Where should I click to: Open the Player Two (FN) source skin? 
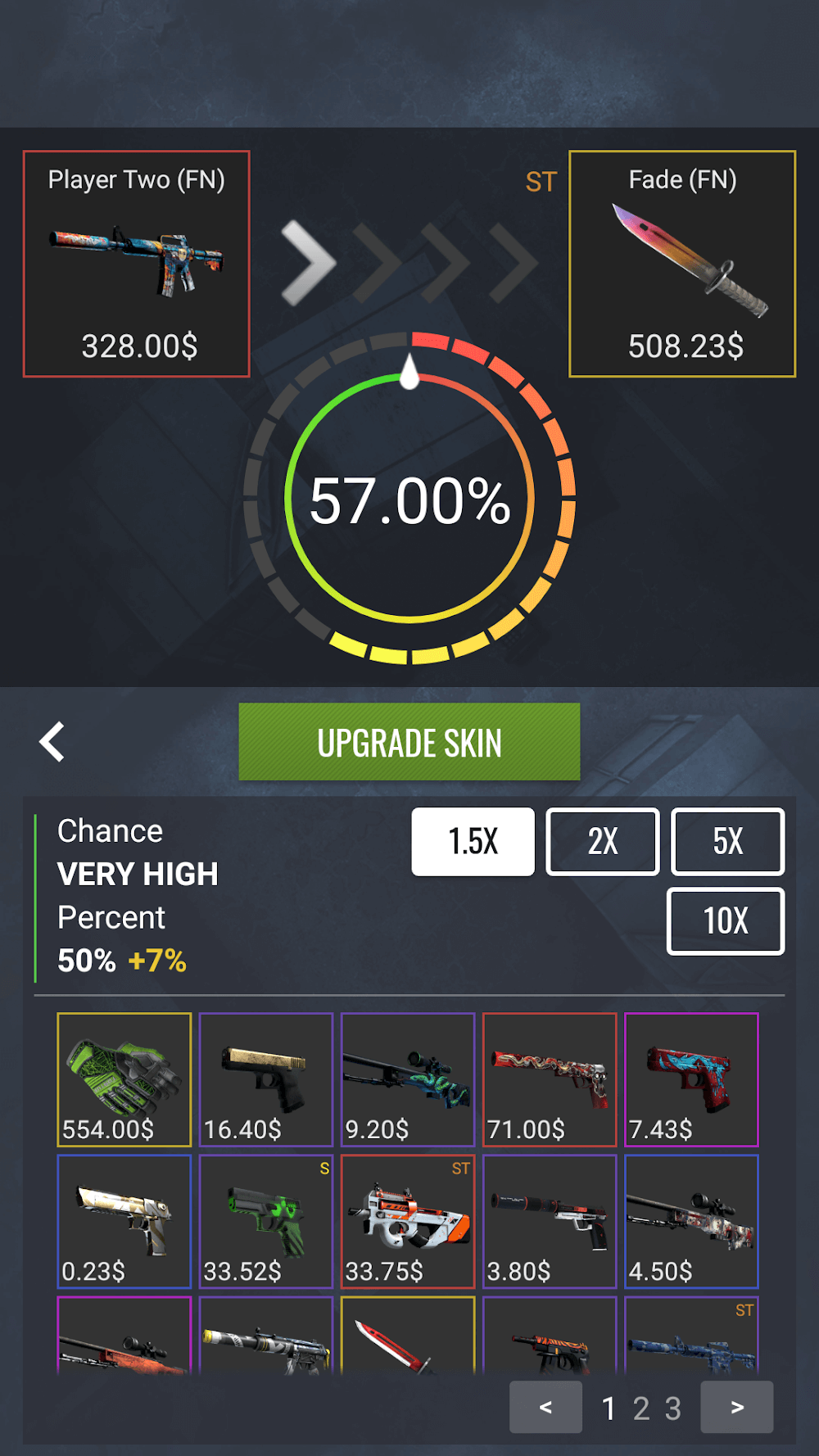(x=137, y=264)
